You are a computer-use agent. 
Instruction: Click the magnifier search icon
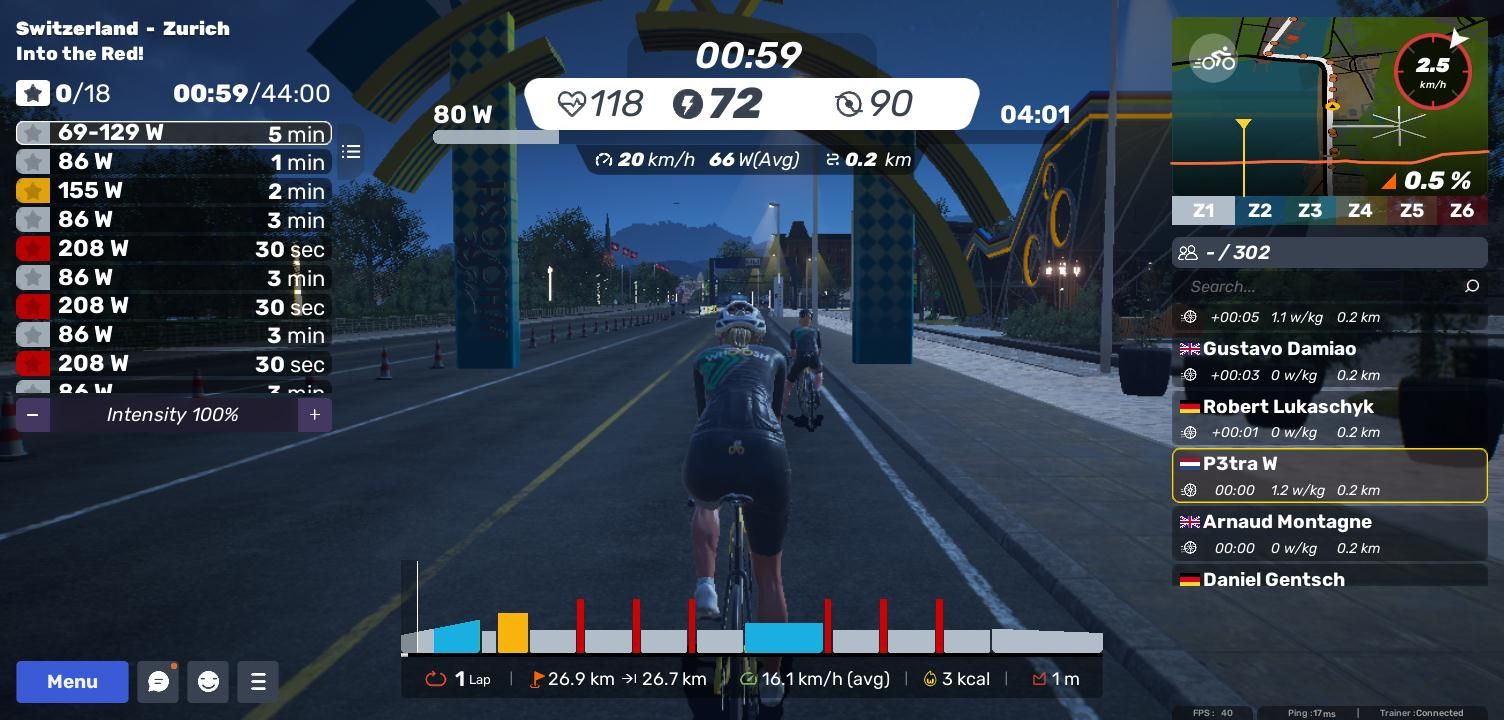tap(1471, 287)
